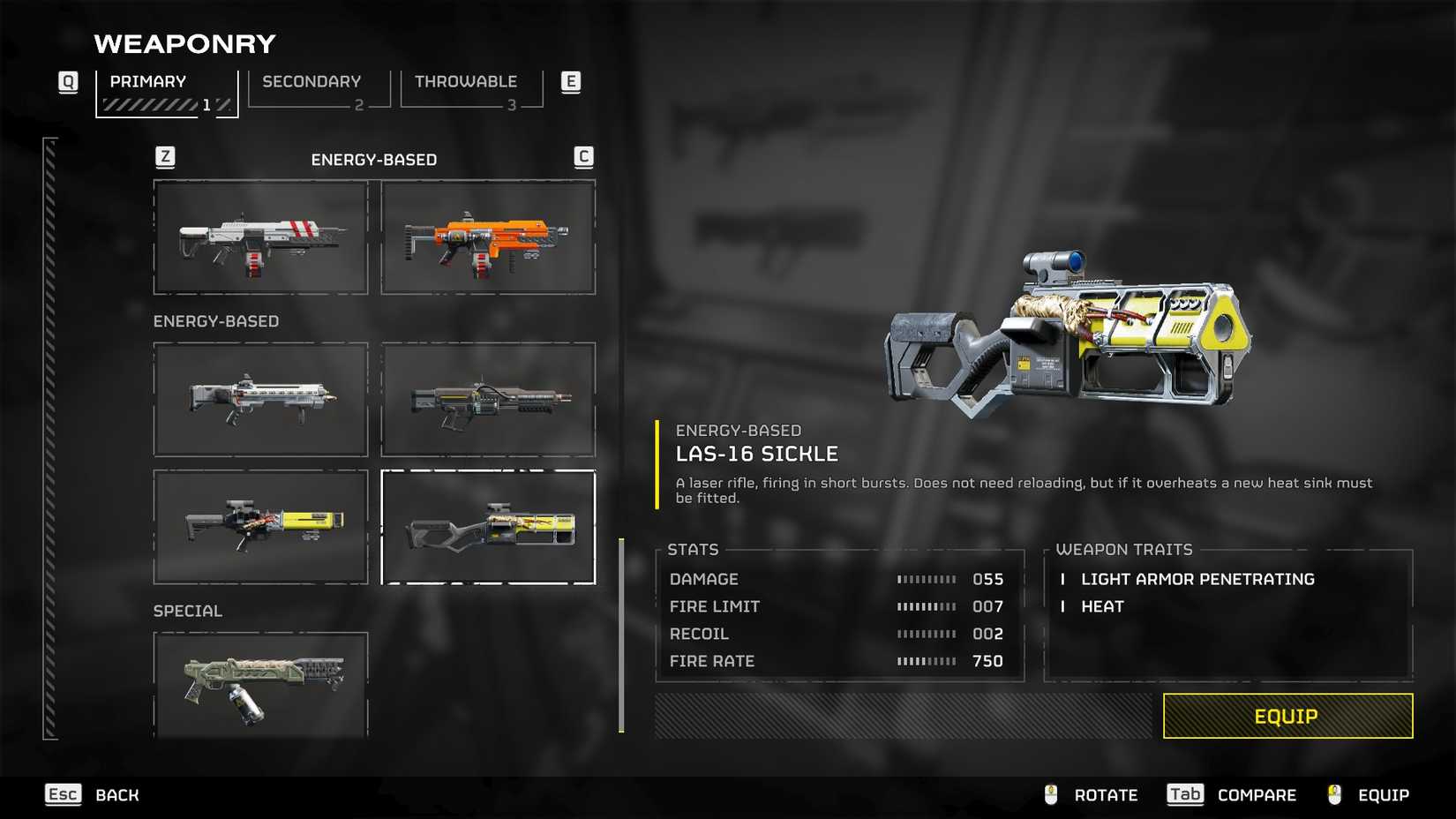The image size is (1456, 819).
Task: Choose the green special weapon with canister
Action: point(260,685)
